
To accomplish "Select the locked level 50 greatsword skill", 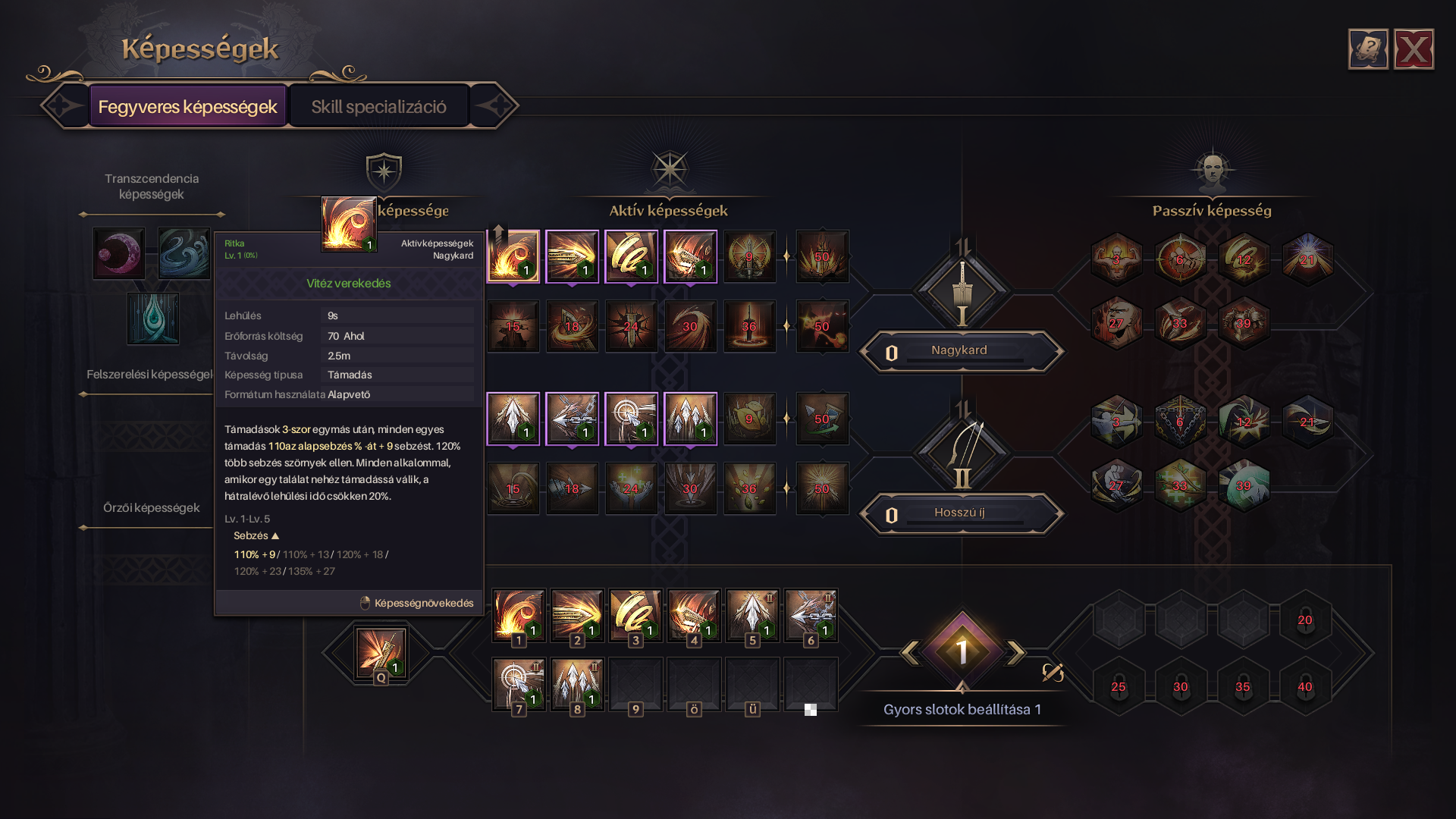I will [822, 257].
